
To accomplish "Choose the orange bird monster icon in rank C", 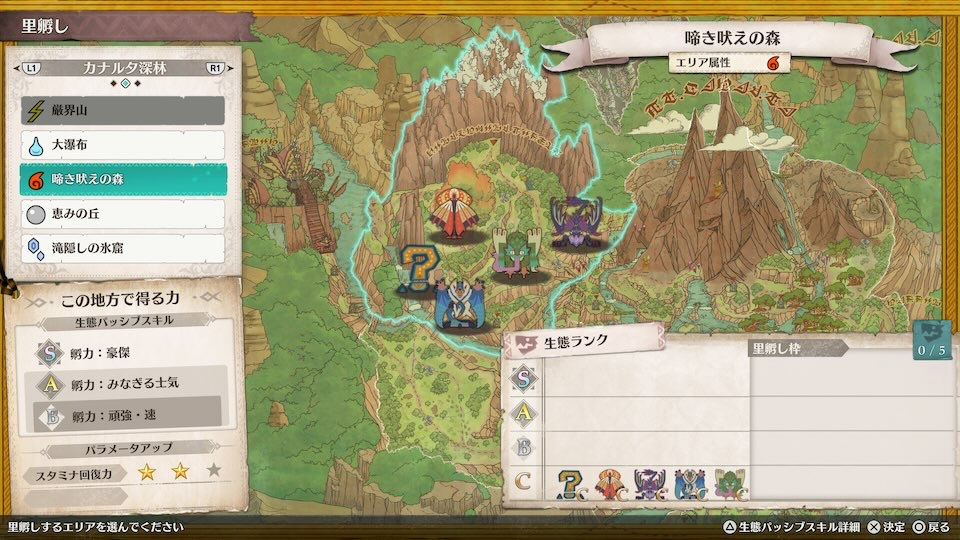I will tap(611, 484).
